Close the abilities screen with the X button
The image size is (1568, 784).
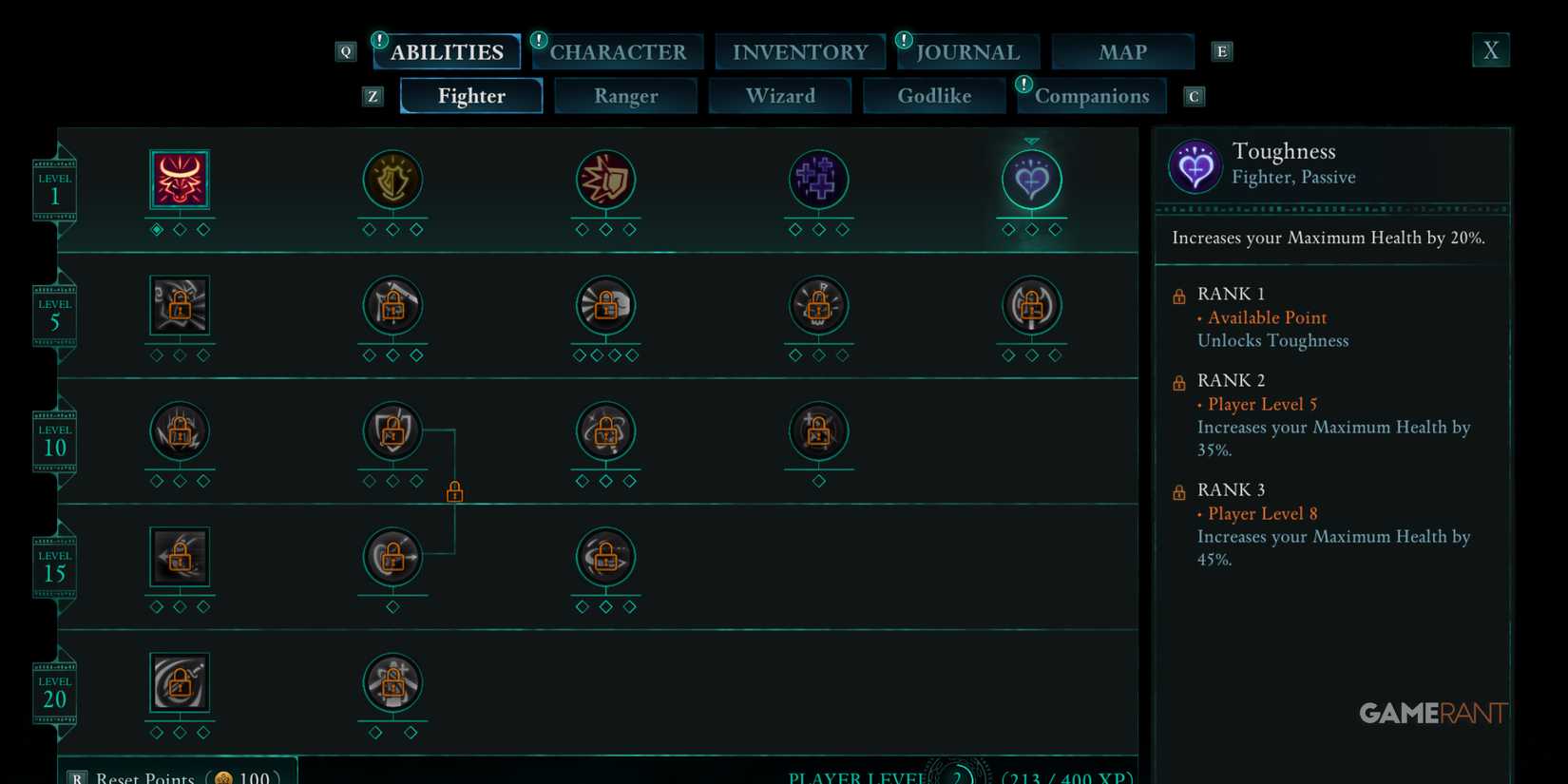[1490, 50]
